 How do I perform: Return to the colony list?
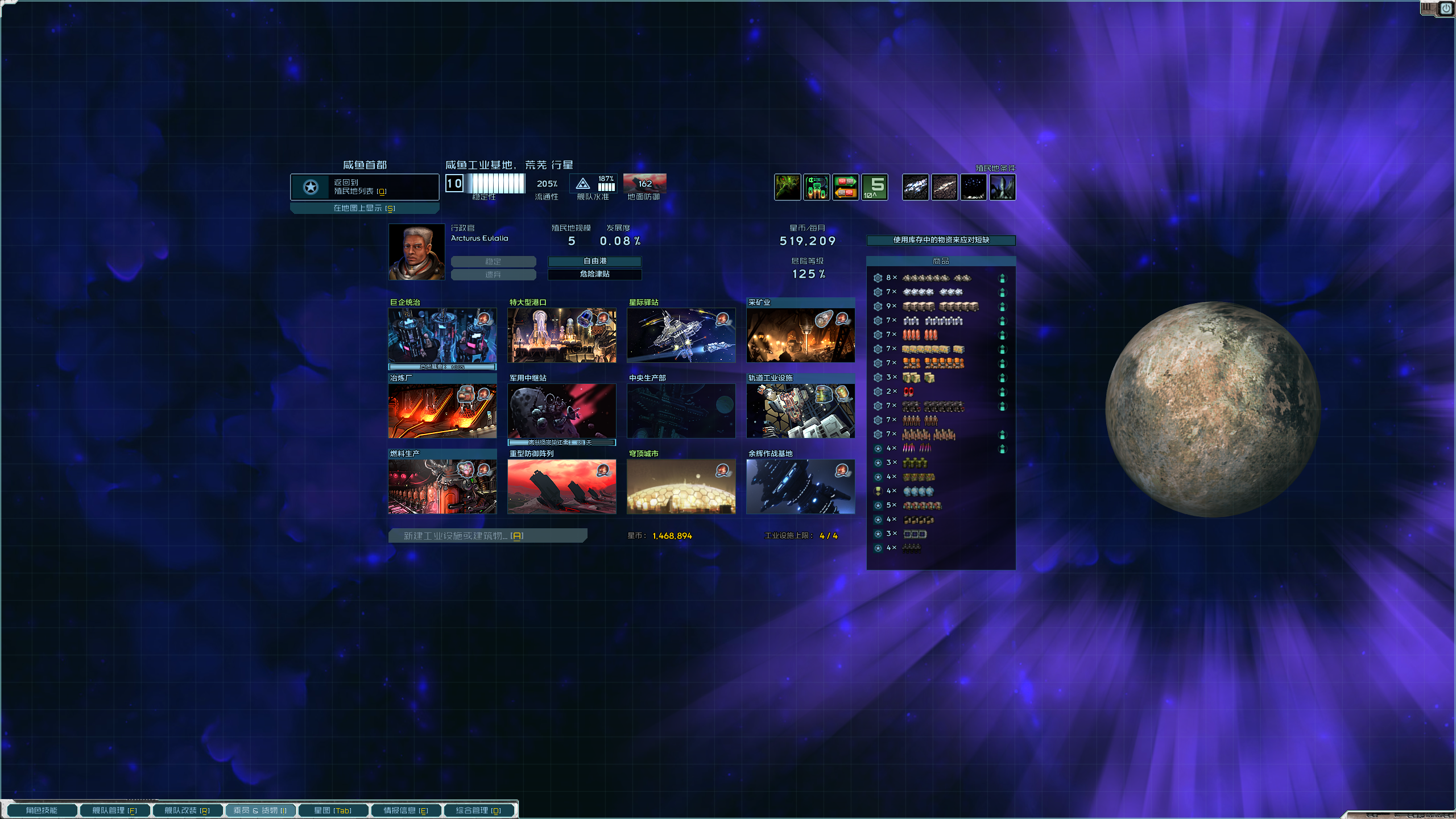(364, 187)
